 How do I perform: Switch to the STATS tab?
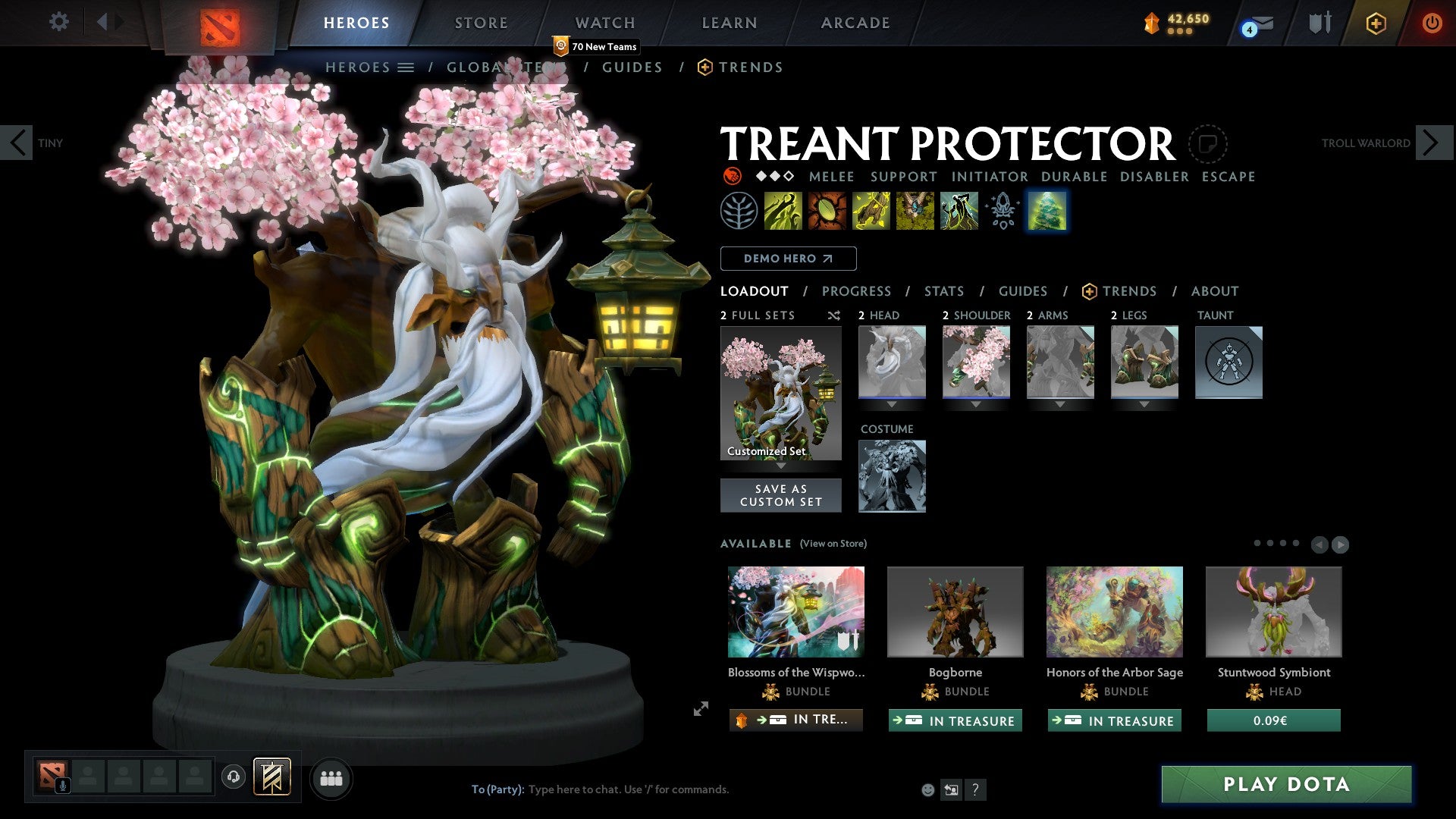pos(943,290)
